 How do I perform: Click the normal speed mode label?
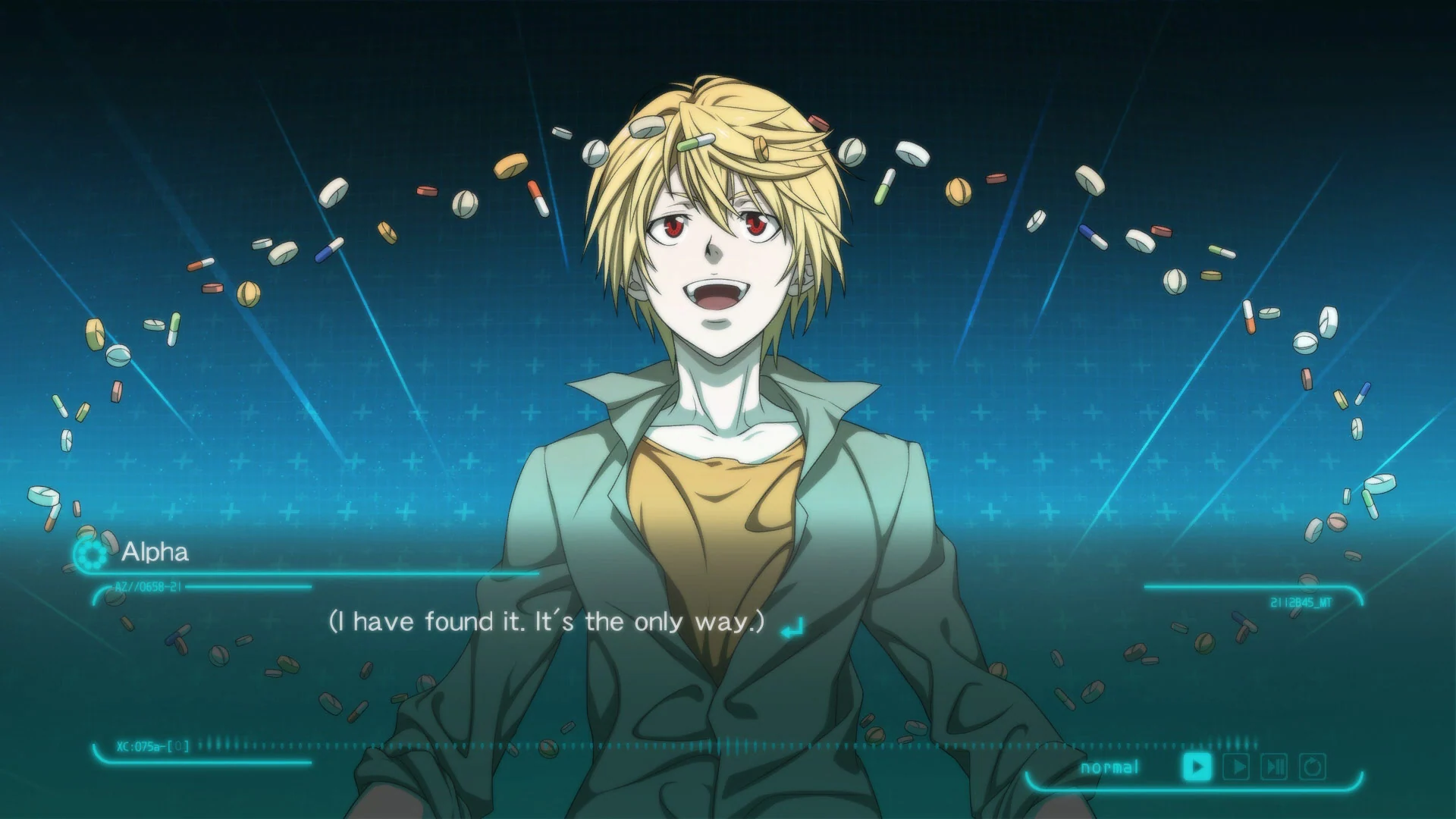coord(1111,767)
